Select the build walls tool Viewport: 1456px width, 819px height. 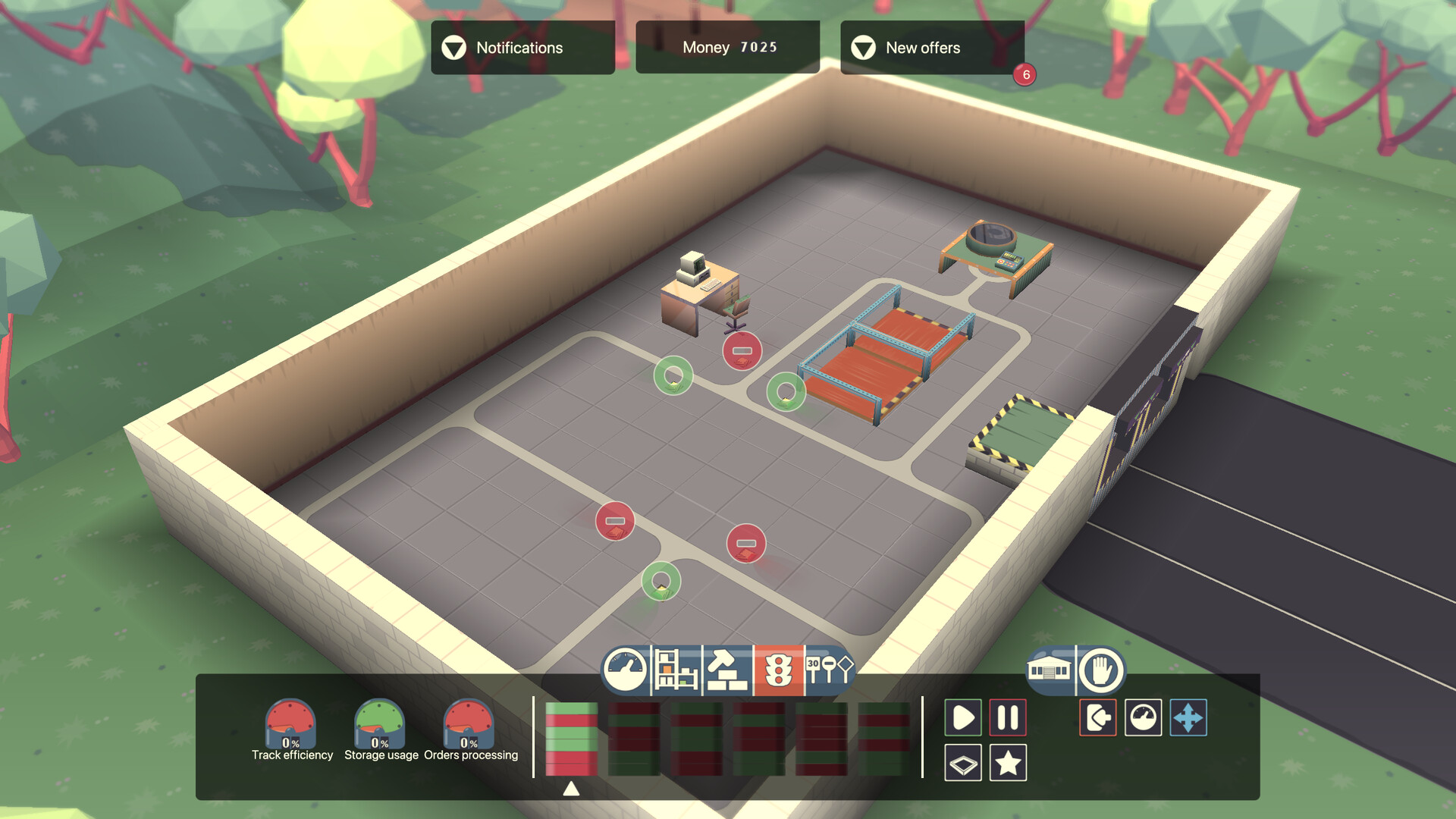(726, 671)
